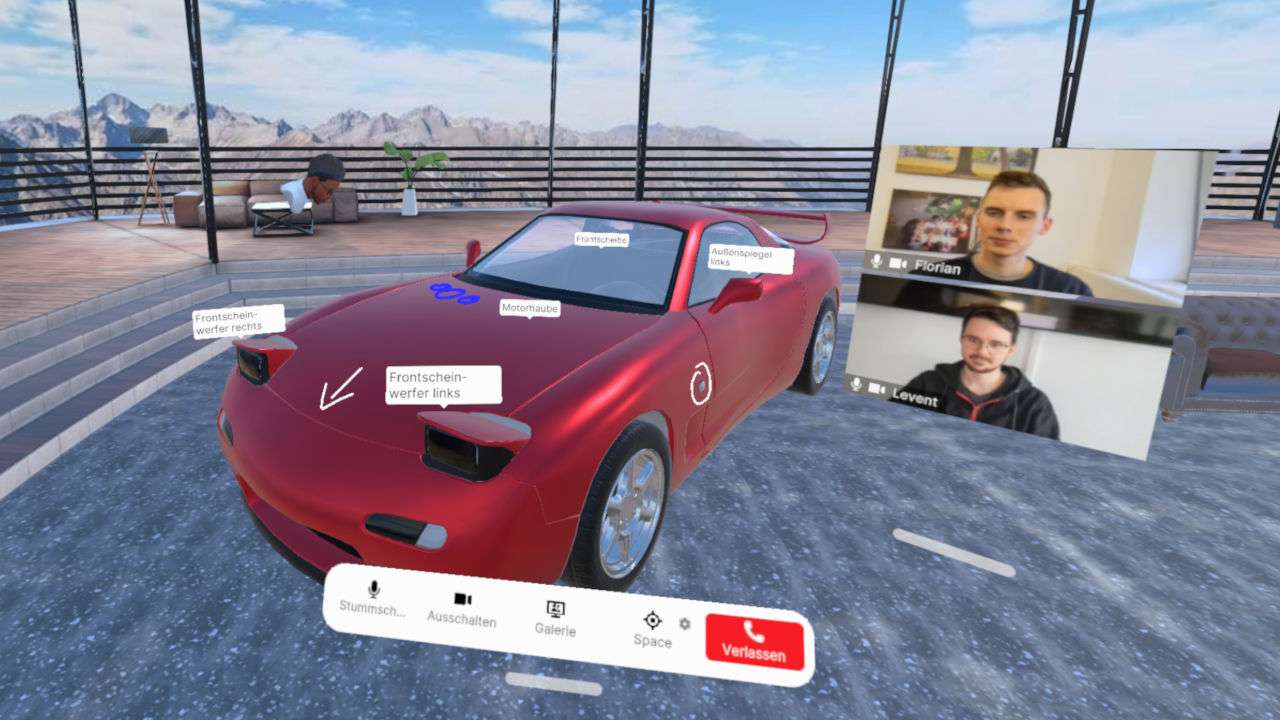Click Florian's video thumbnail
Screen dimensions: 1280x720
[1010, 210]
